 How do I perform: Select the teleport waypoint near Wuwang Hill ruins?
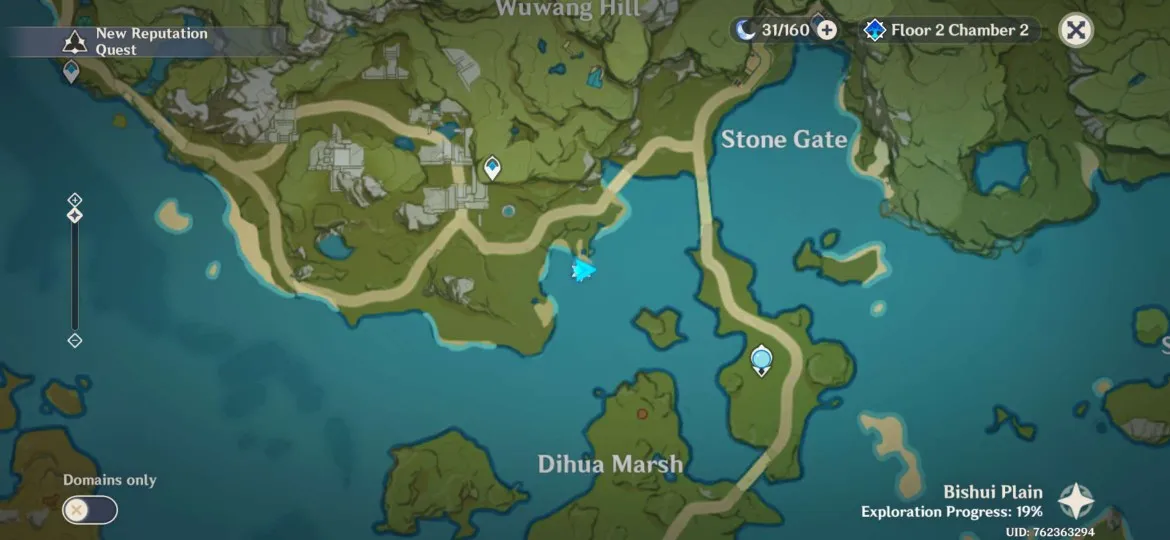click(492, 167)
